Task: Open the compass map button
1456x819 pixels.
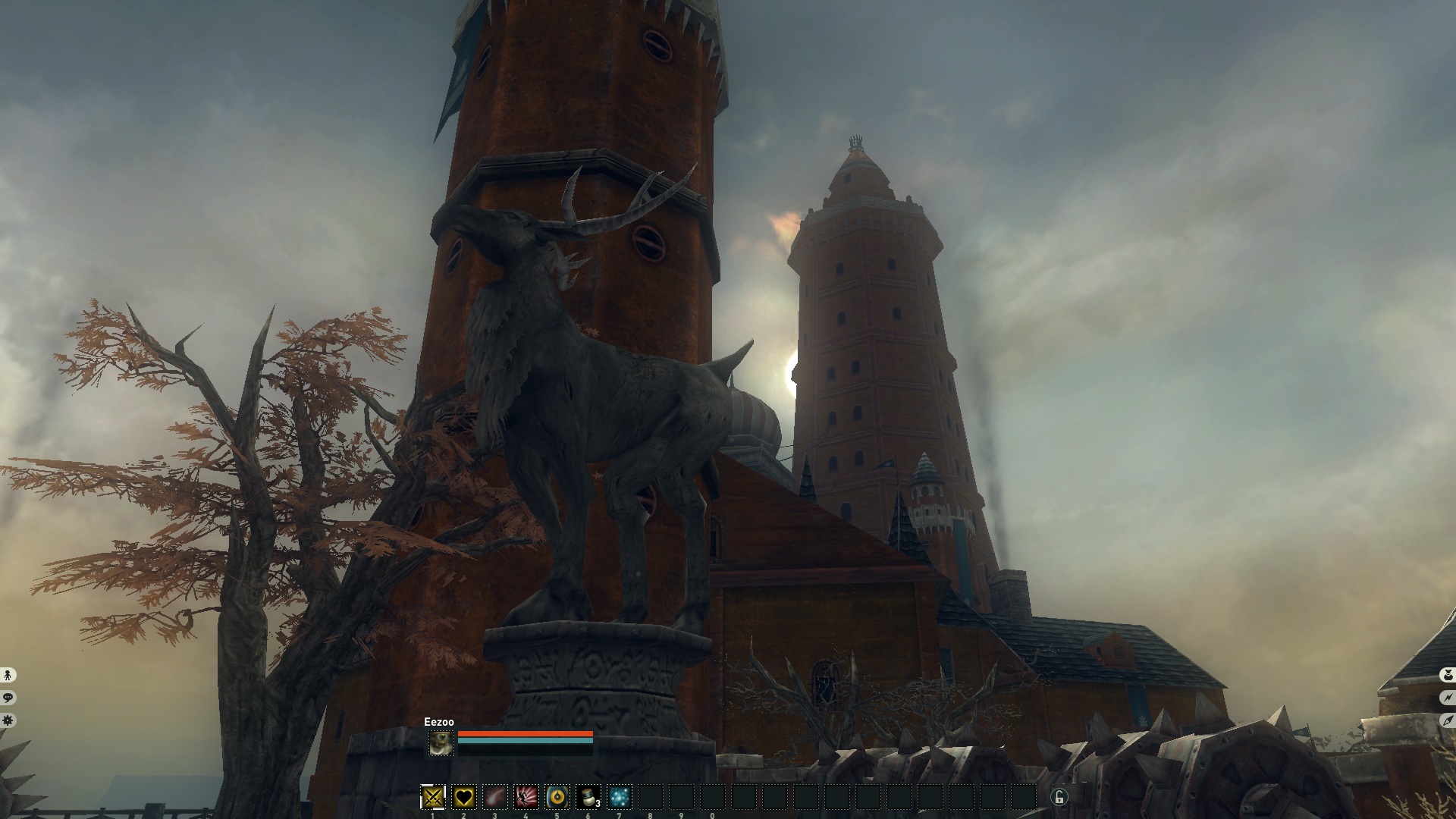Action: 1447,720
